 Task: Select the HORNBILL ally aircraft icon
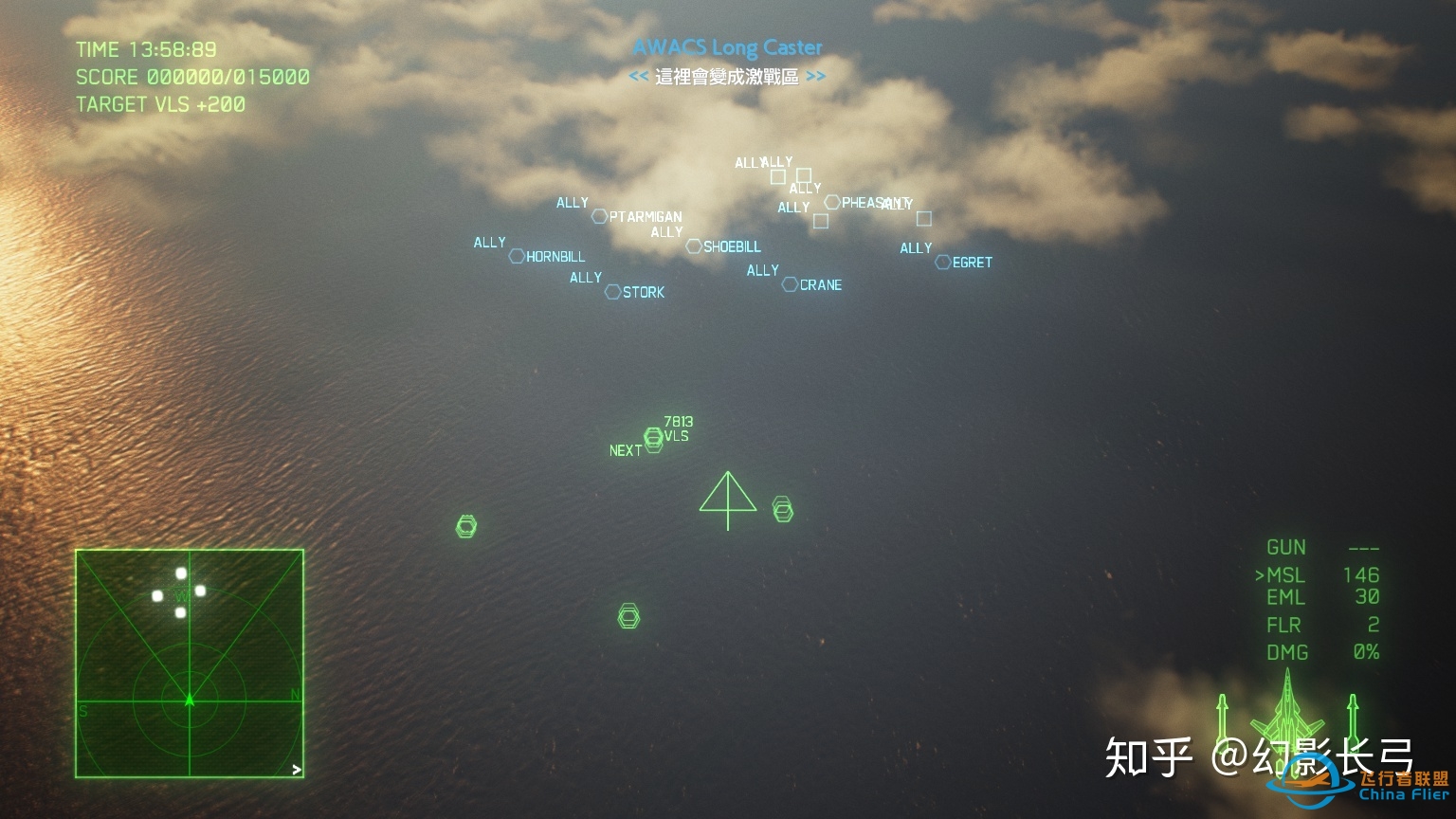[x=517, y=256]
